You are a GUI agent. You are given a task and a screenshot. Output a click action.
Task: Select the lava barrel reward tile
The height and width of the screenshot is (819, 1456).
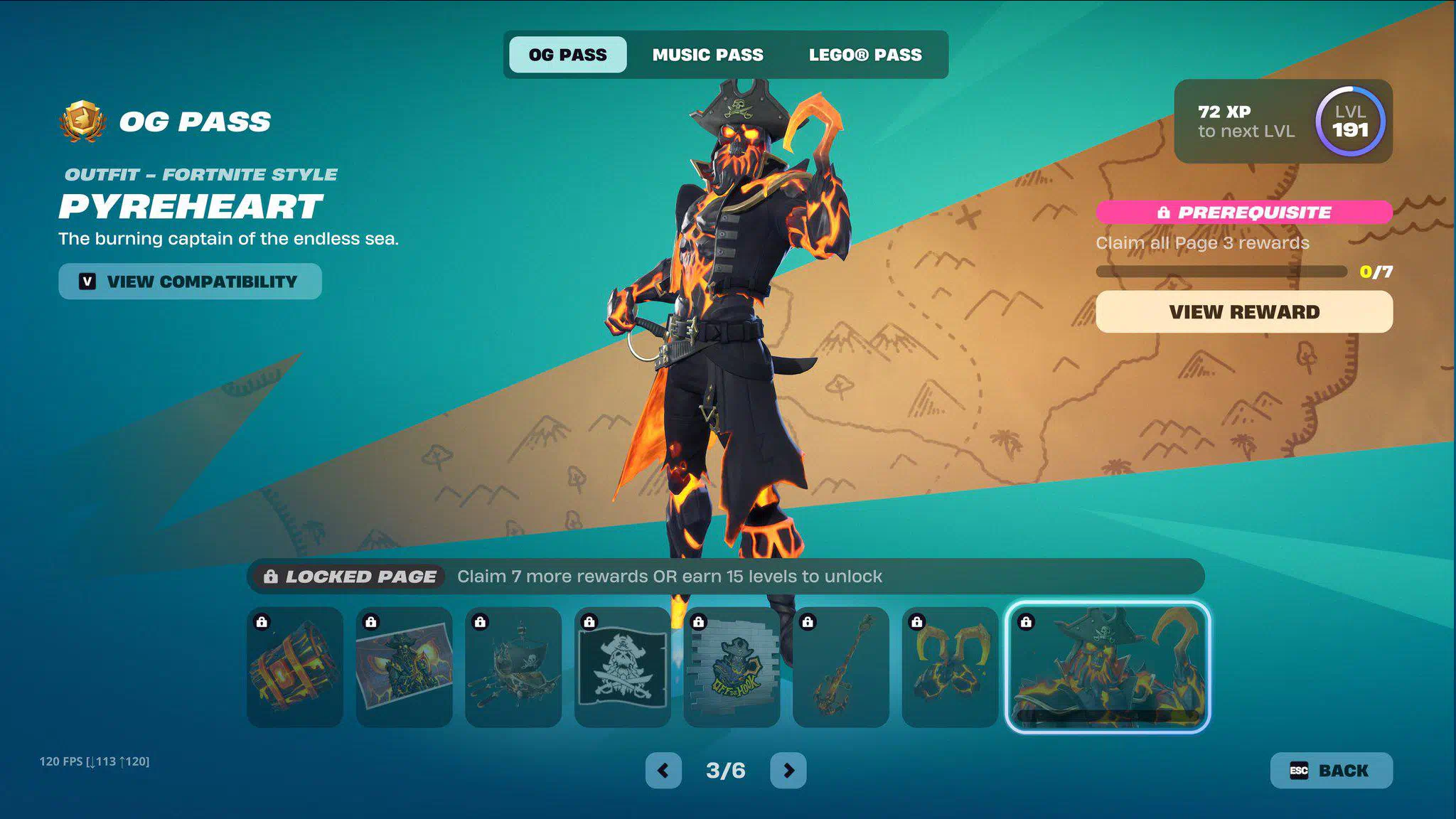[295, 667]
